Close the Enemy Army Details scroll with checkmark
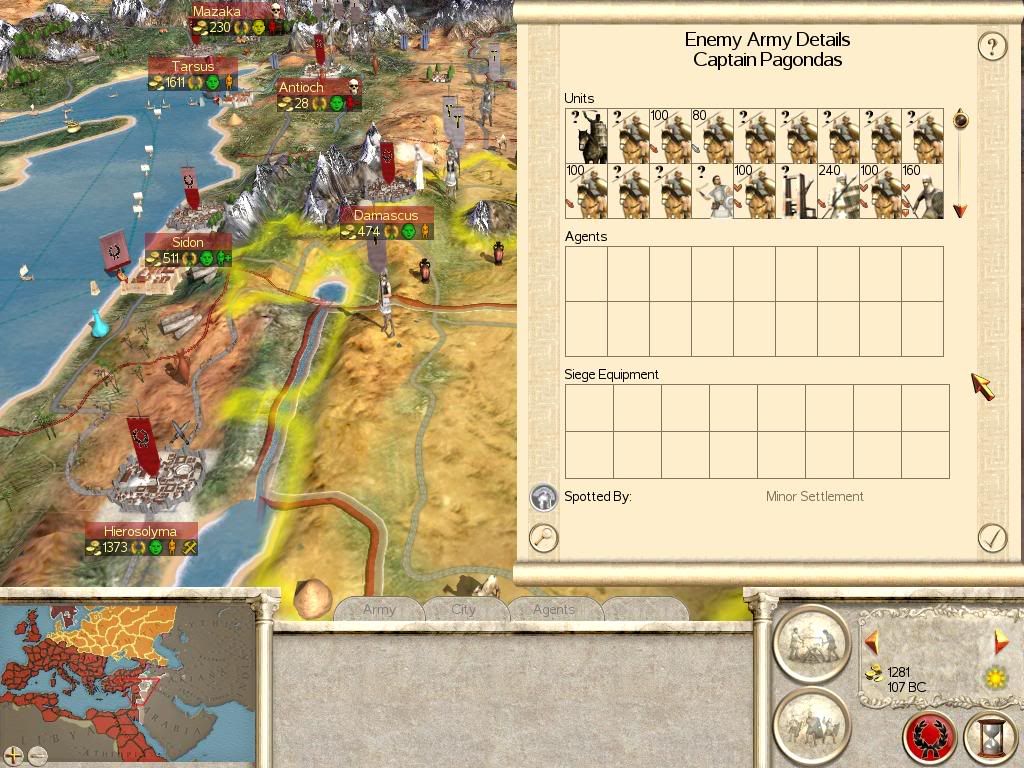This screenshot has width=1024, height=768. (991, 538)
